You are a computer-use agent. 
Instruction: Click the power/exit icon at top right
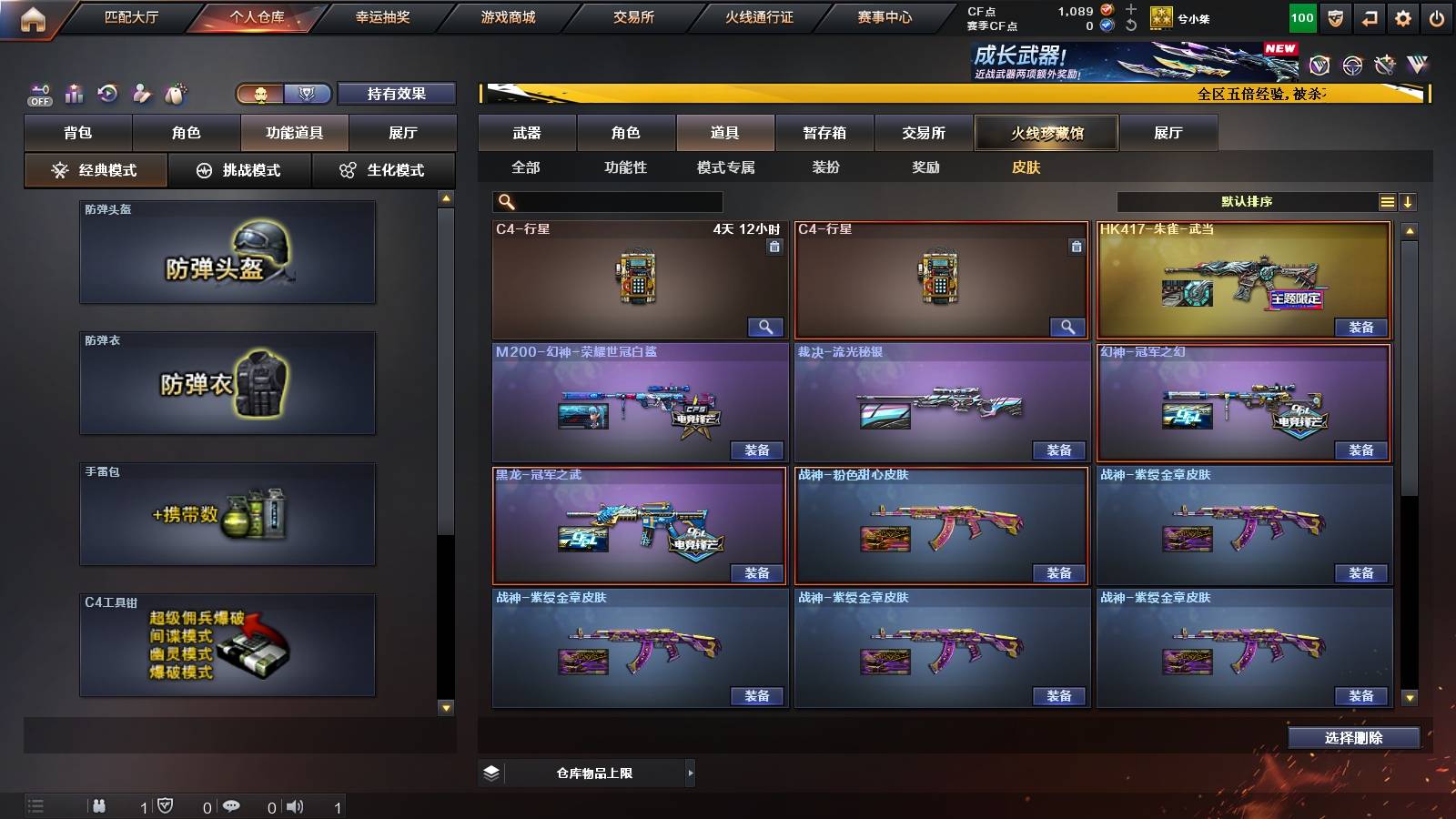(1438, 16)
